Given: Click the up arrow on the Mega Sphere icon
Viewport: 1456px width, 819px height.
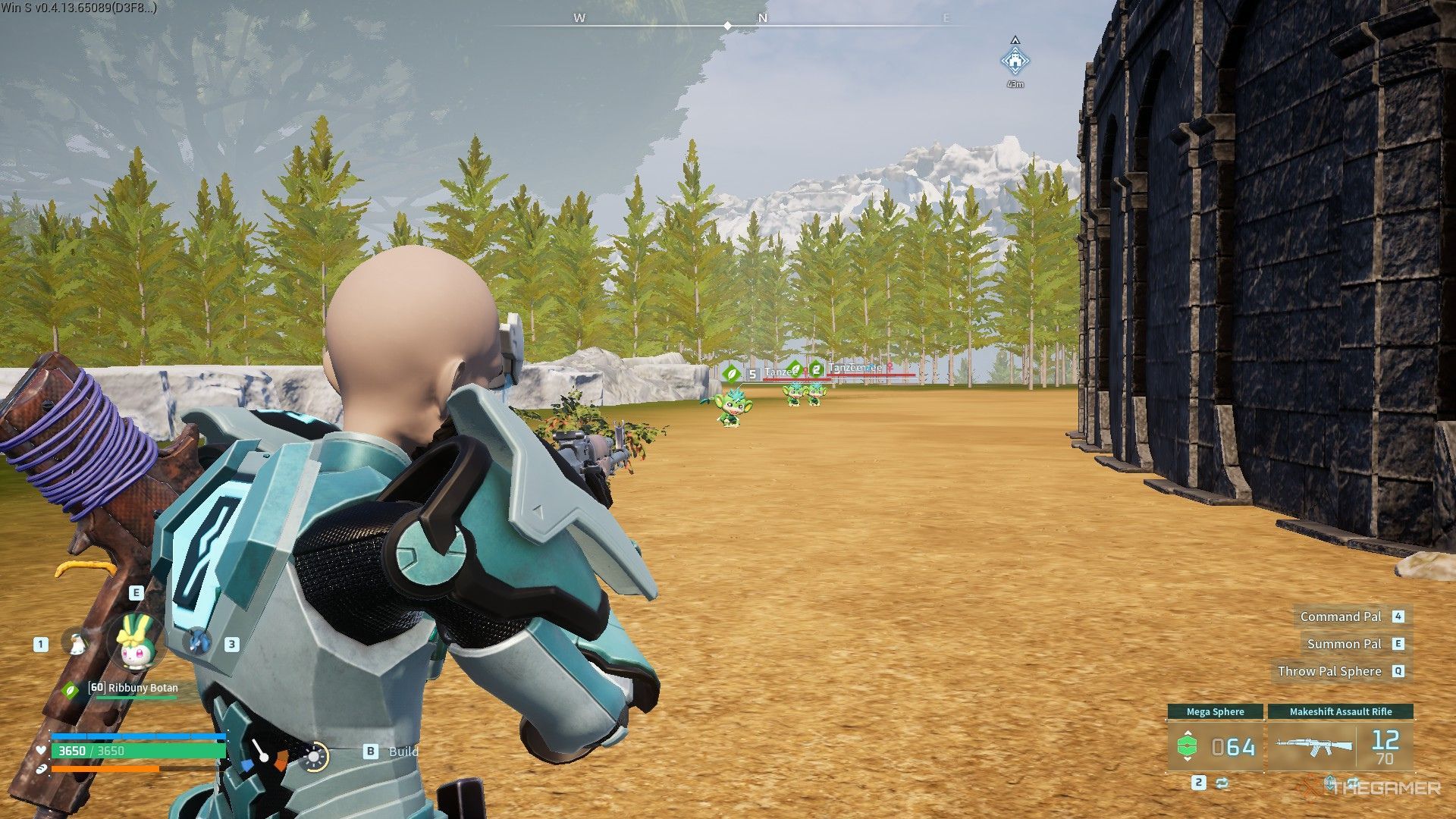Looking at the screenshot, I should click(1188, 733).
